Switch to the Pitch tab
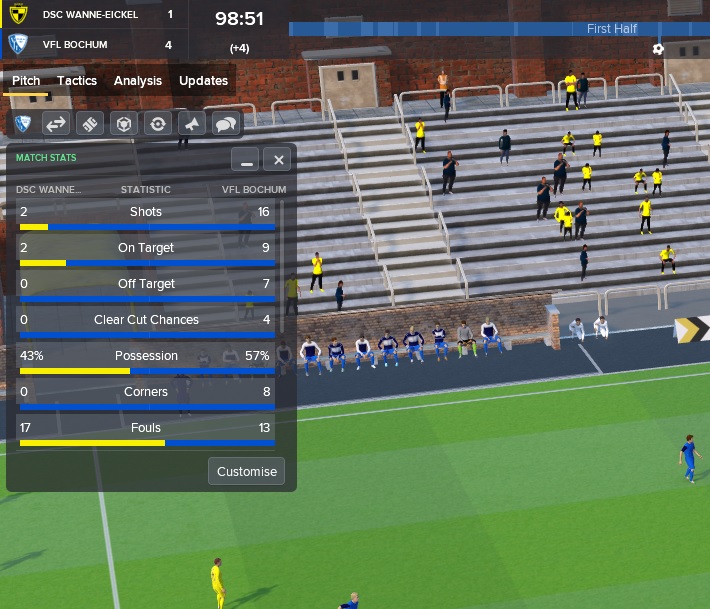 (26, 81)
